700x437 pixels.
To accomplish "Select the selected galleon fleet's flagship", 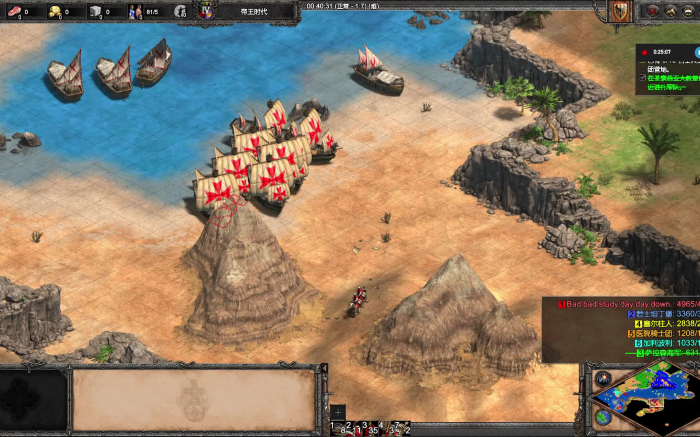I will pos(220,190).
